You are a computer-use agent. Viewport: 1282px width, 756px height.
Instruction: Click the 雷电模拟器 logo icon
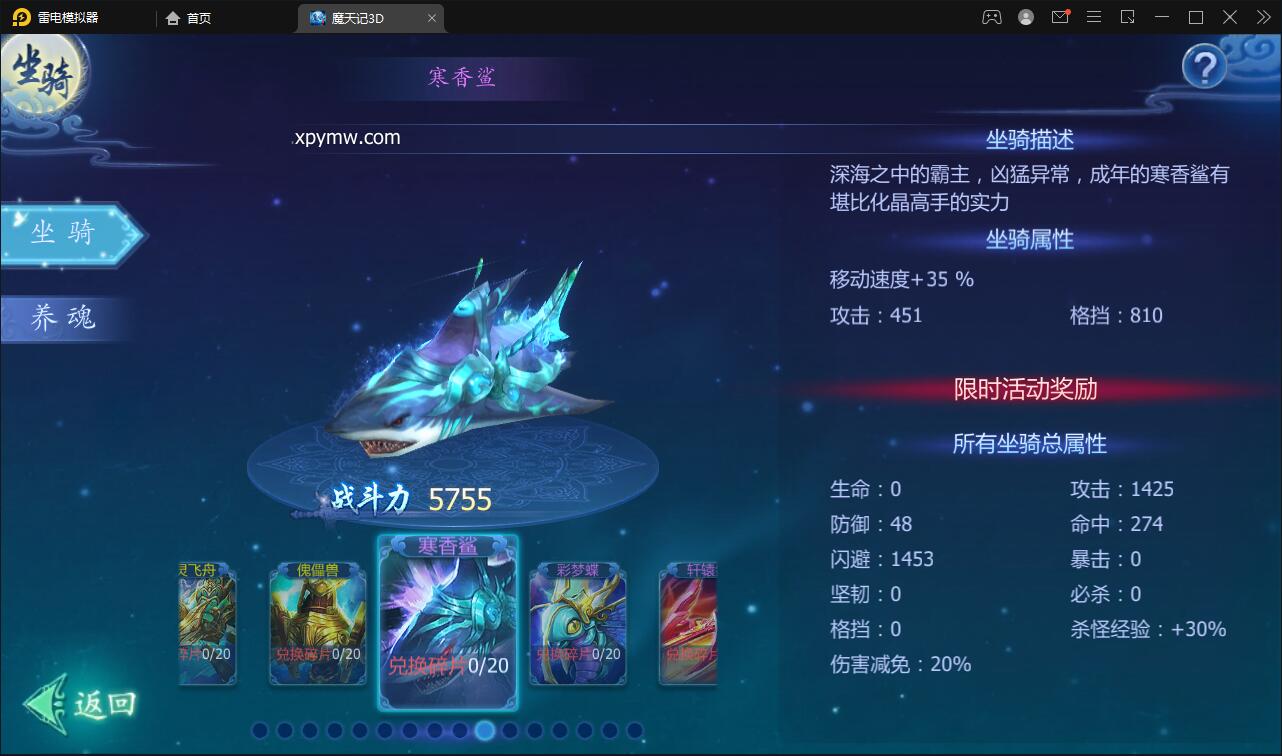tap(22, 17)
